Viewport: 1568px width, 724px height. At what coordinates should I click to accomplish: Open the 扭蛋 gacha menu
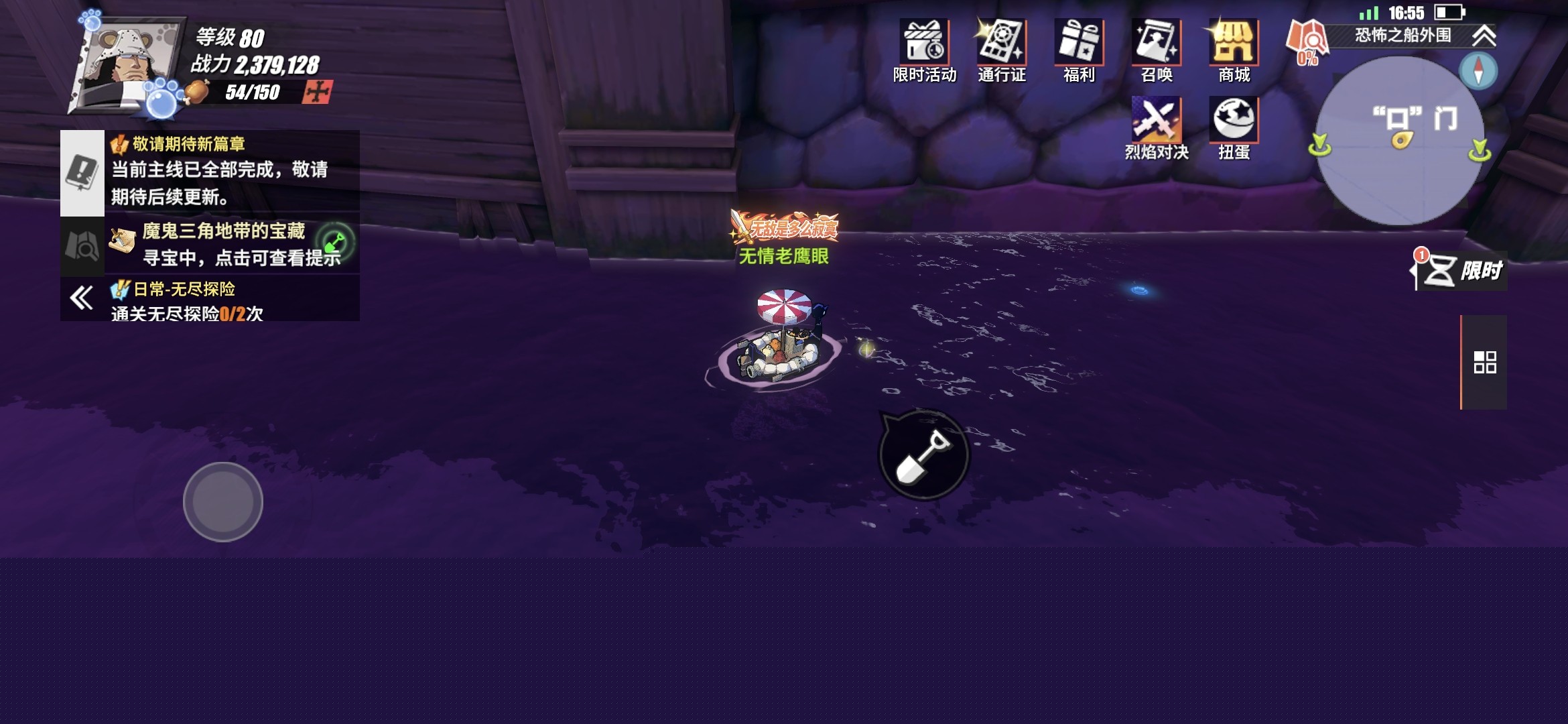1234,128
